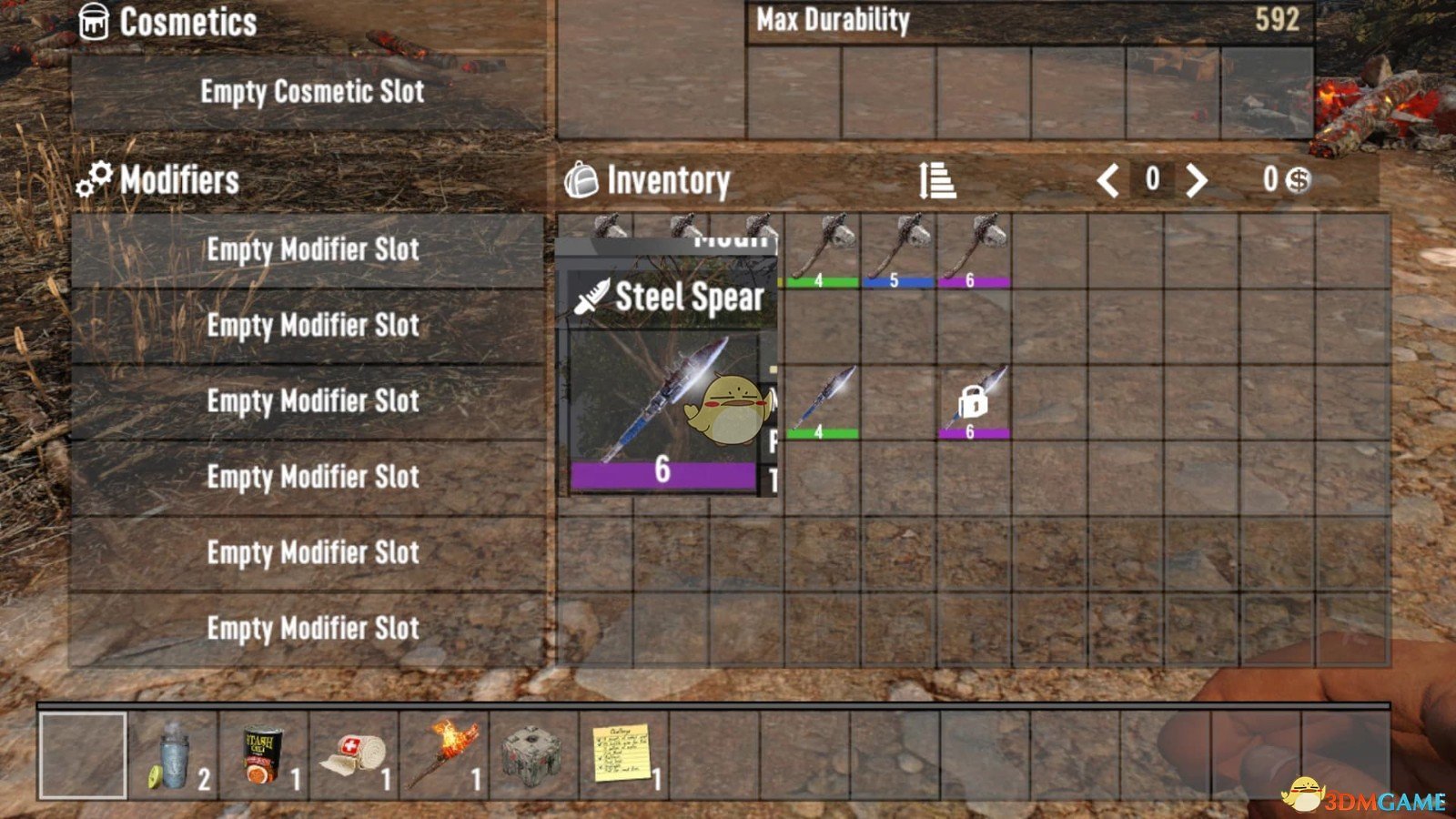Open the quantity value field showing 0
Screen dimensions: 1456x819
click(1151, 179)
